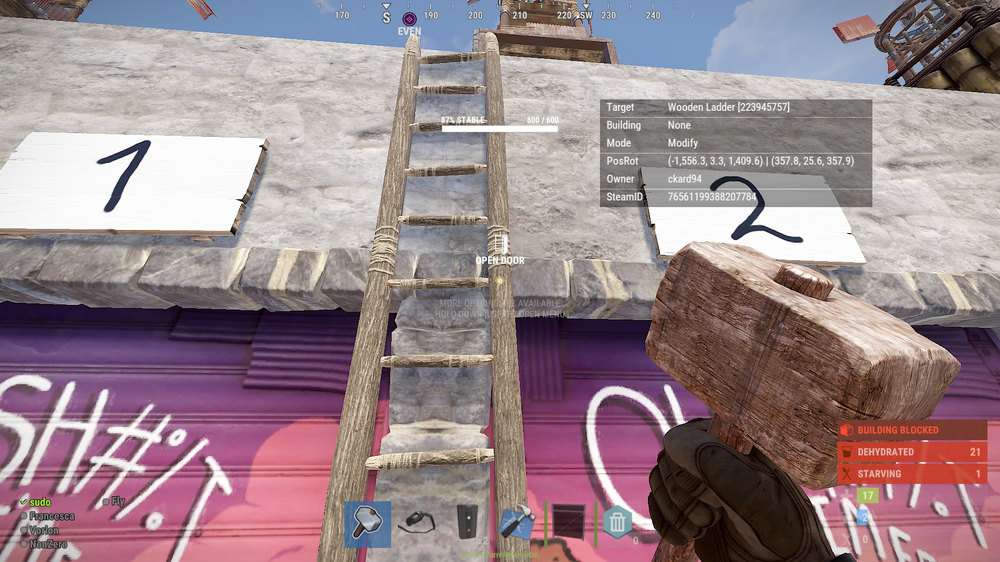Choose the device with green and red lights
Image resolution: width=1000 pixels, height=562 pixels.
468,523
